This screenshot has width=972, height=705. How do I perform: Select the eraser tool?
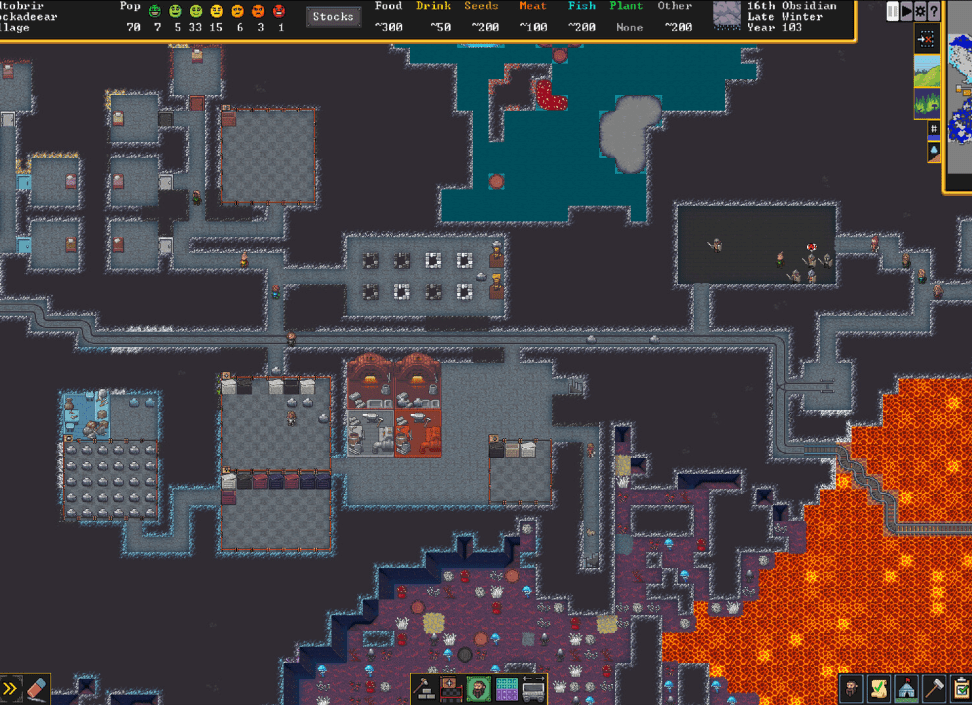(x=37, y=688)
